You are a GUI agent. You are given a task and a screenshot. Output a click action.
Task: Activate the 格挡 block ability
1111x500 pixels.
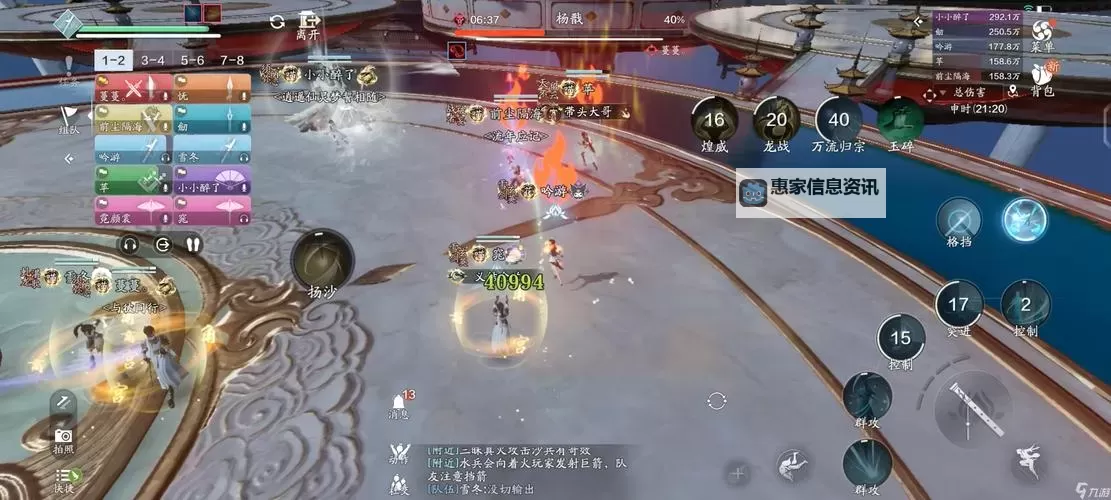point(959,222)
